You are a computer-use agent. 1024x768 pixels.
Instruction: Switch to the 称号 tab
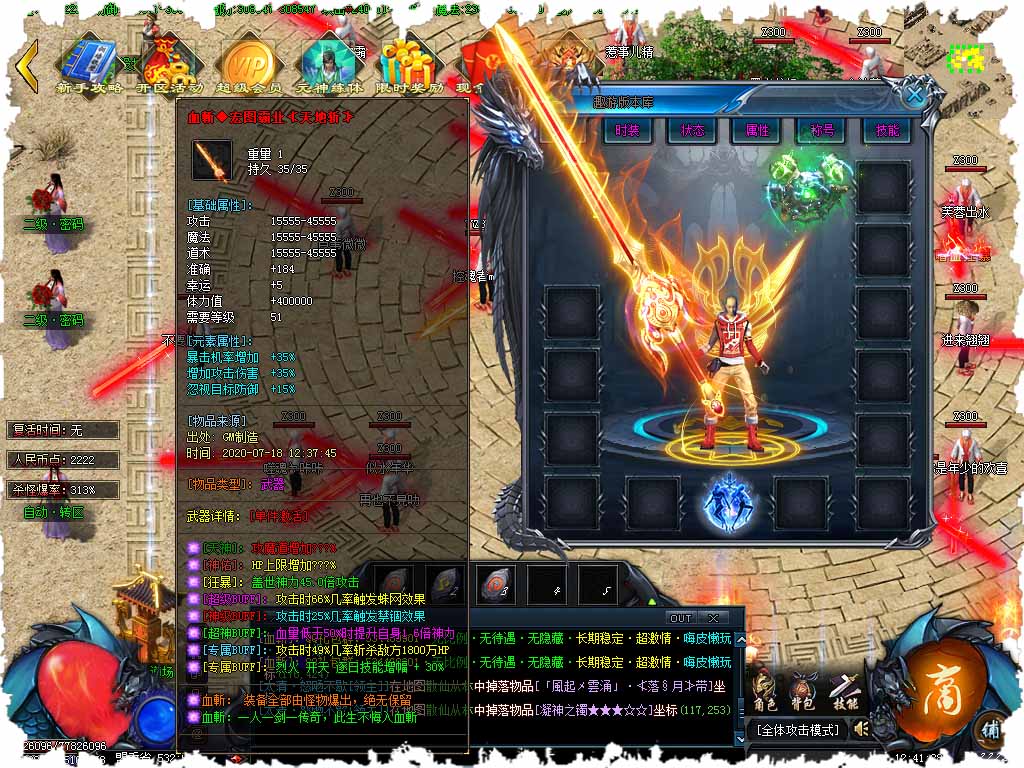click(x=822, y=131)
